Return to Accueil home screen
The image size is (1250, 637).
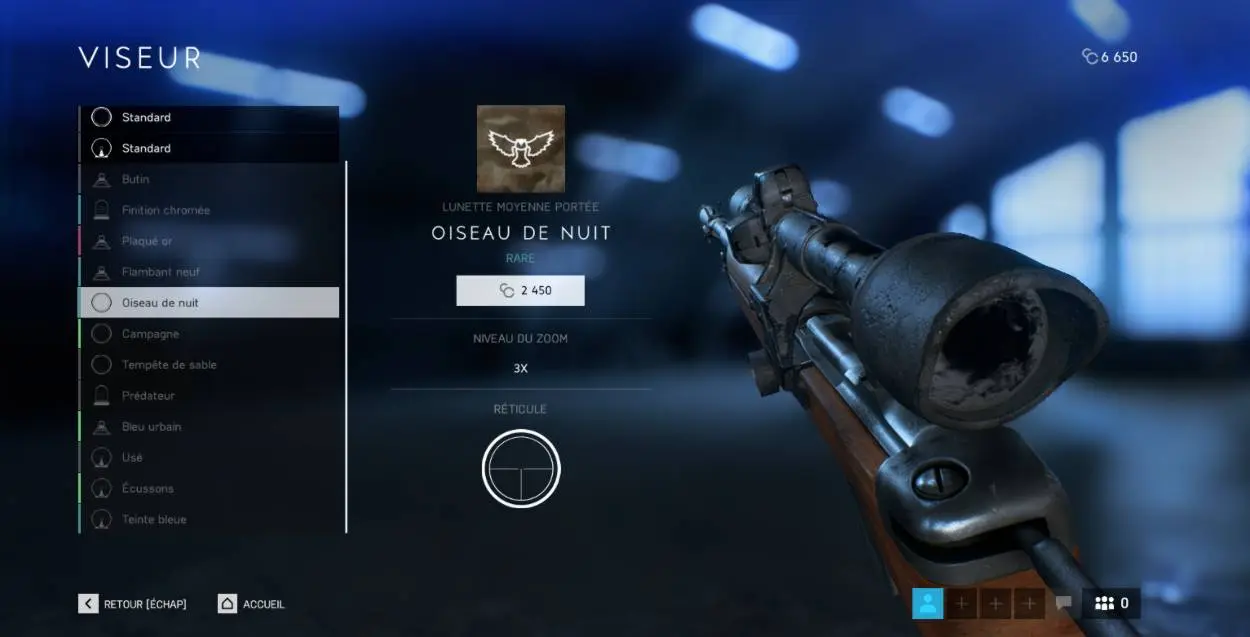point(251,604)
